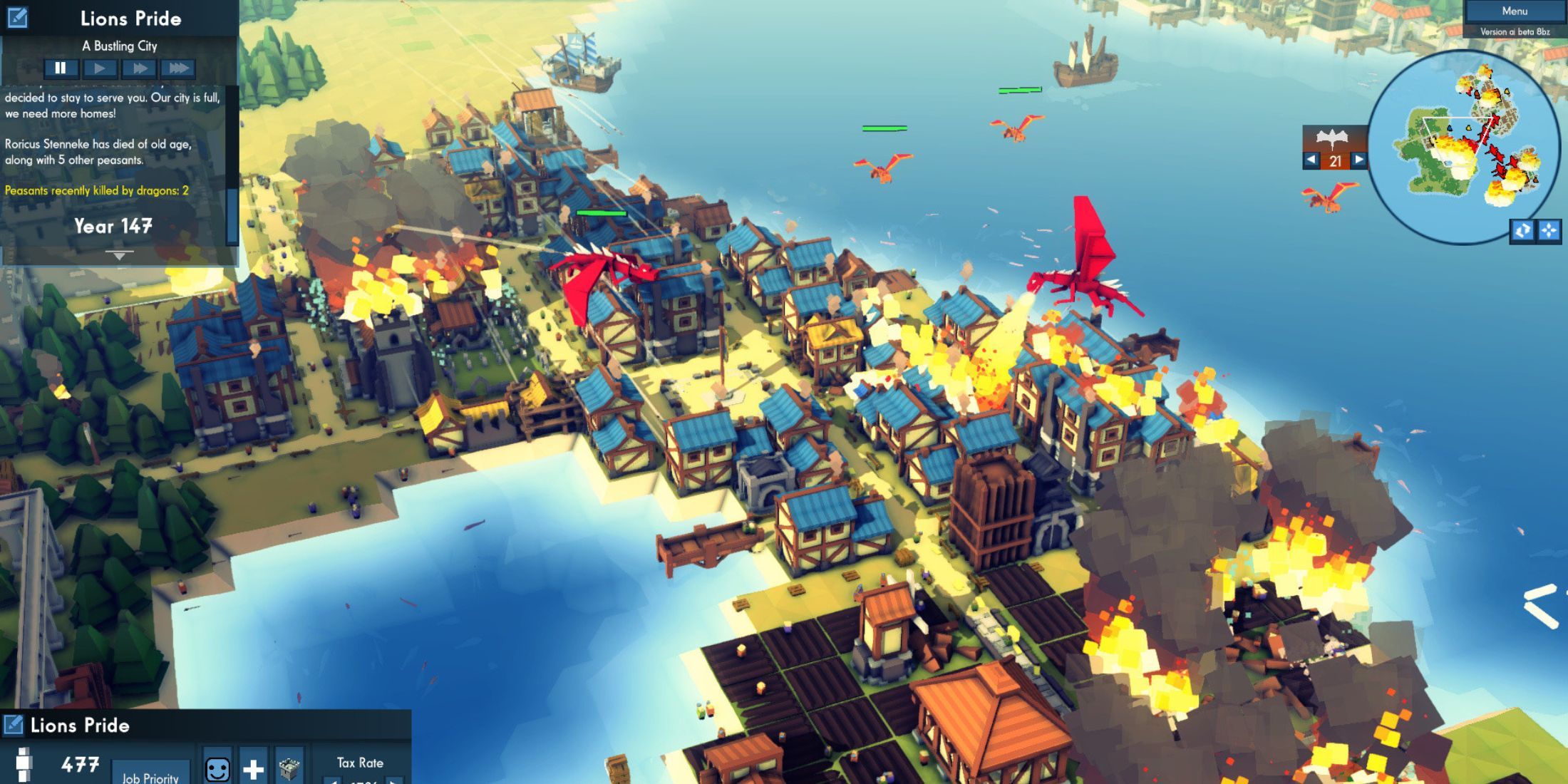Image resolution: width=1568 pixels, height=784 pixels.
Task: Step the dragon counter back with left arrow
Action: click(x=1311, y=160)
